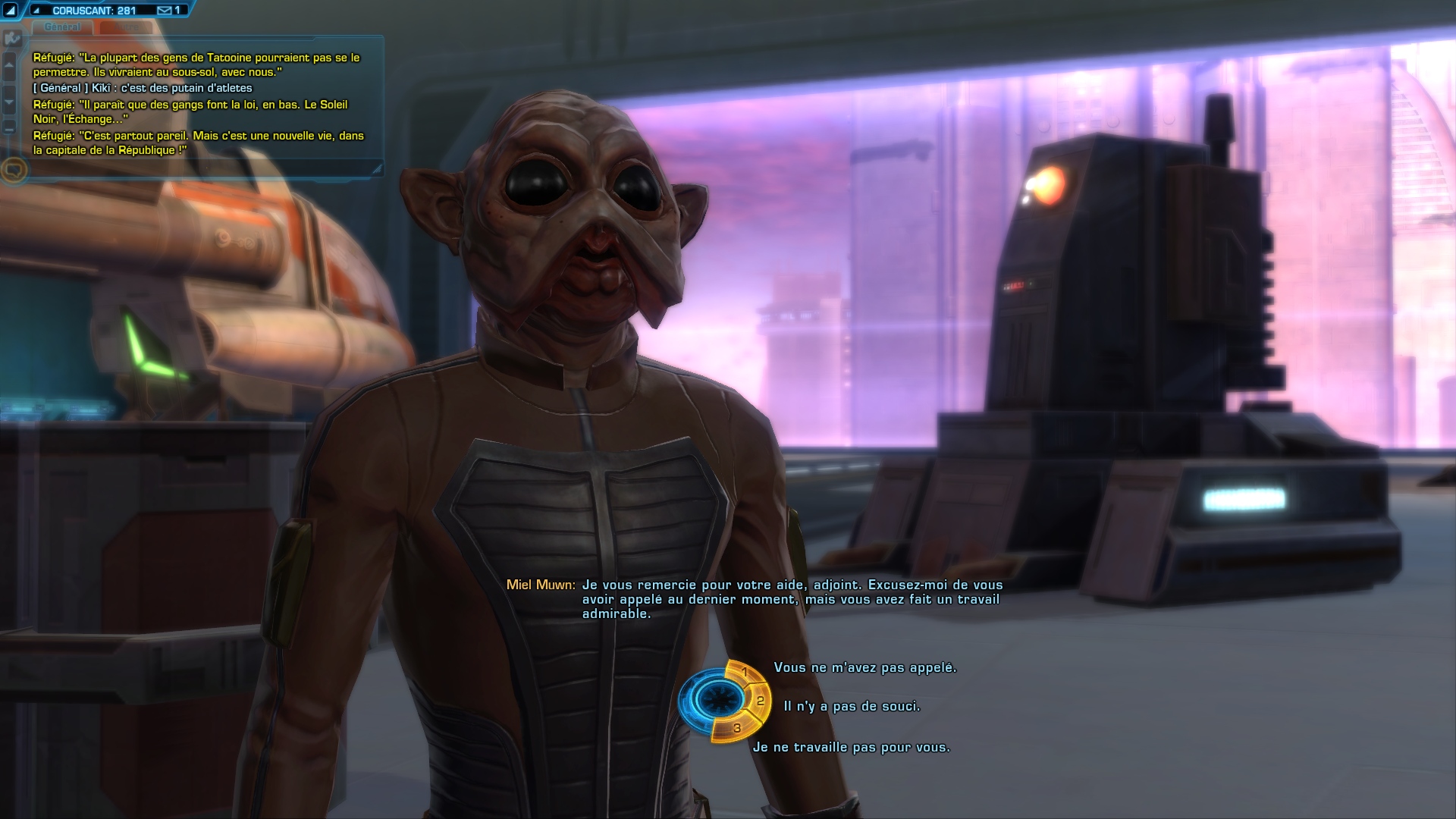Switch to the Général chat tab
The image size is (1456, 819).
tap(62, 27)
